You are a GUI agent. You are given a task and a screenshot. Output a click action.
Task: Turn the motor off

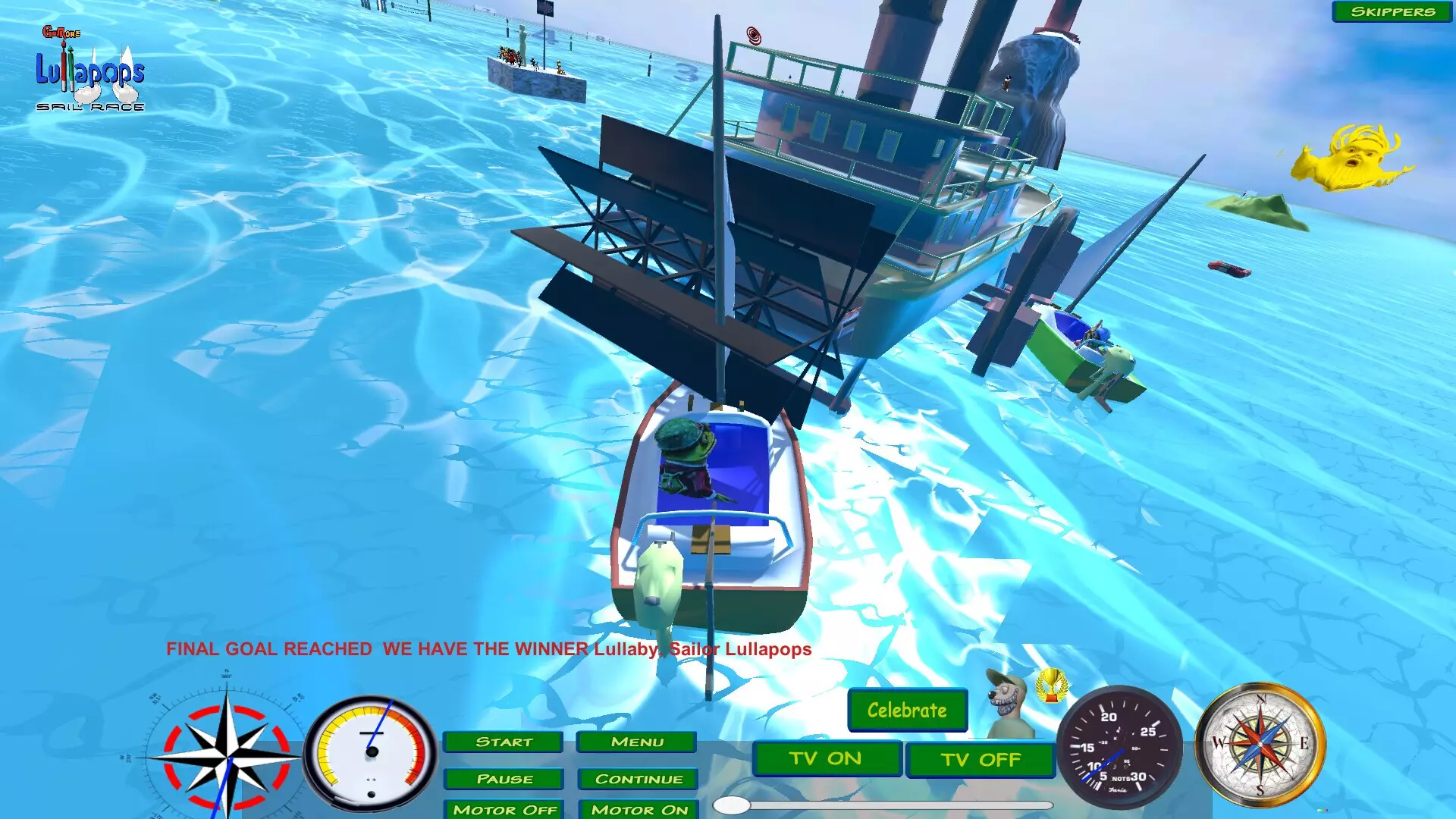504,809
